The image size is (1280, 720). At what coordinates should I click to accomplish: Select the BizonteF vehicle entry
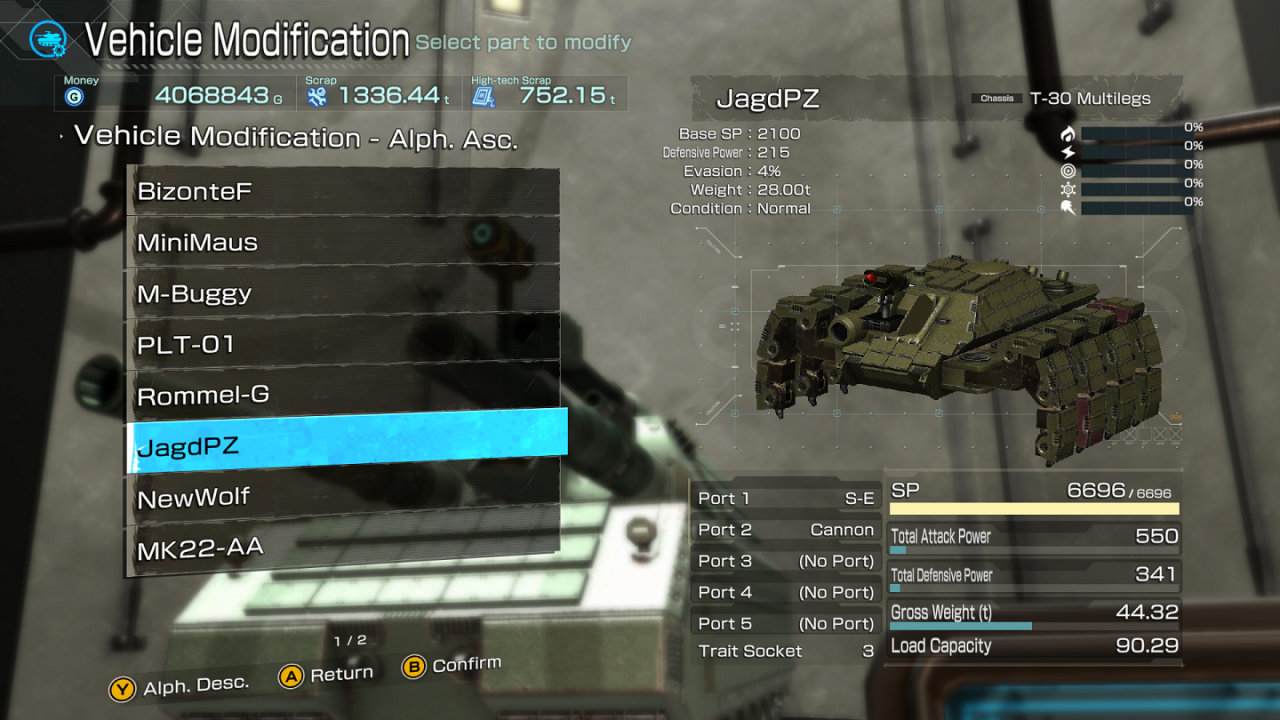(343, 191)
